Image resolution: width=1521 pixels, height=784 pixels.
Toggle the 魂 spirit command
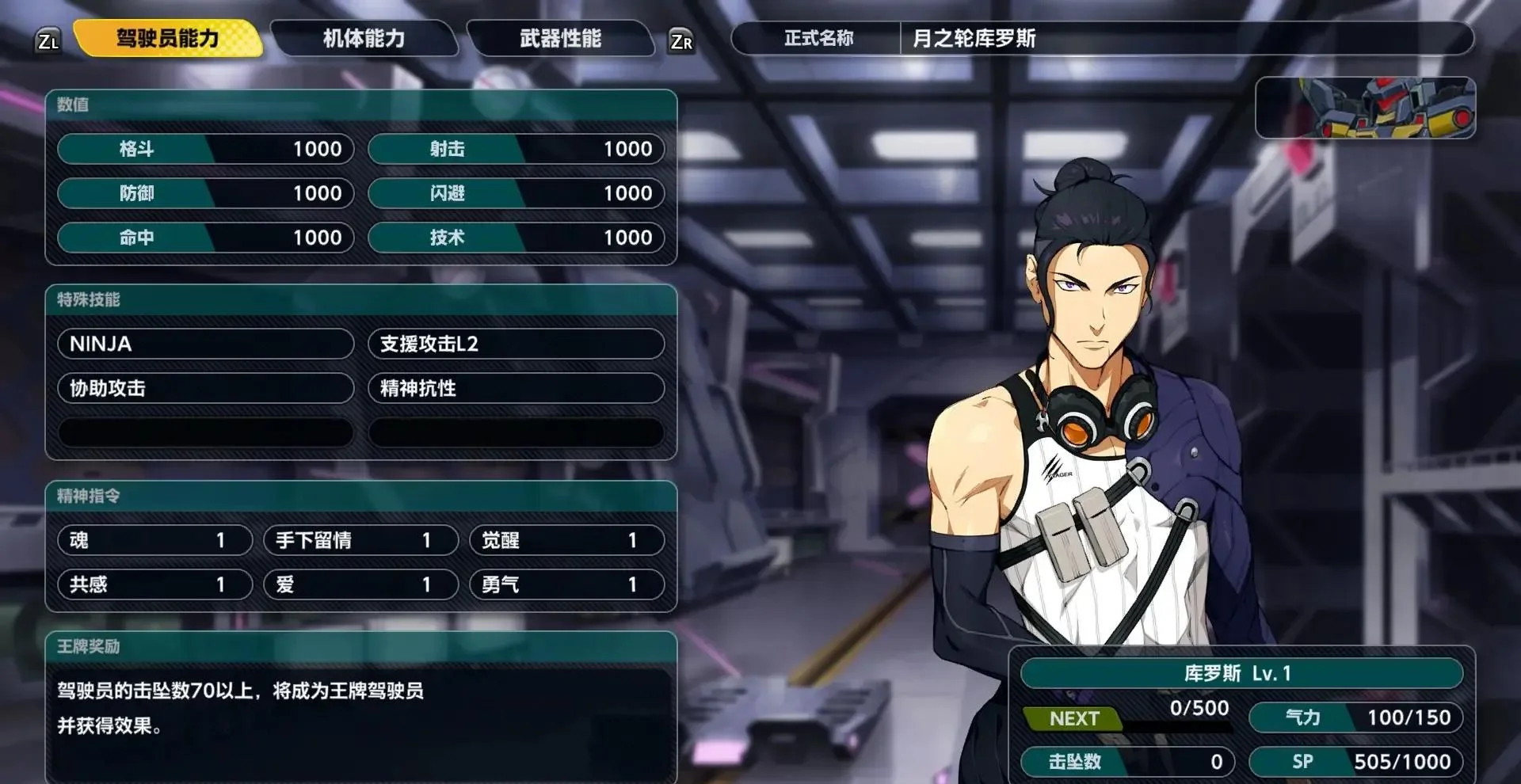click(154, 540)
